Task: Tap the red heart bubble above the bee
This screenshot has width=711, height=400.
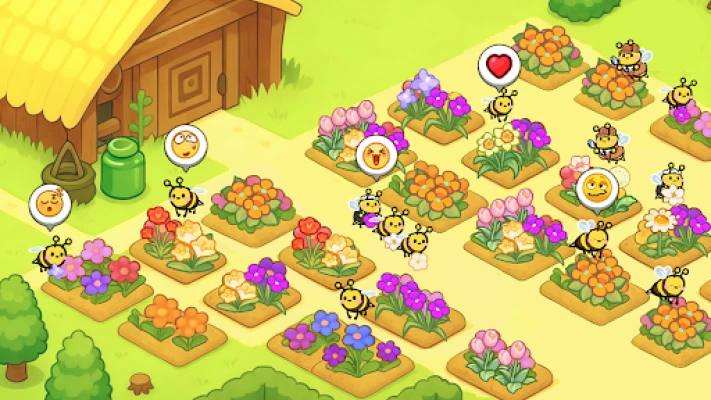Action: [x=499, y=66]
